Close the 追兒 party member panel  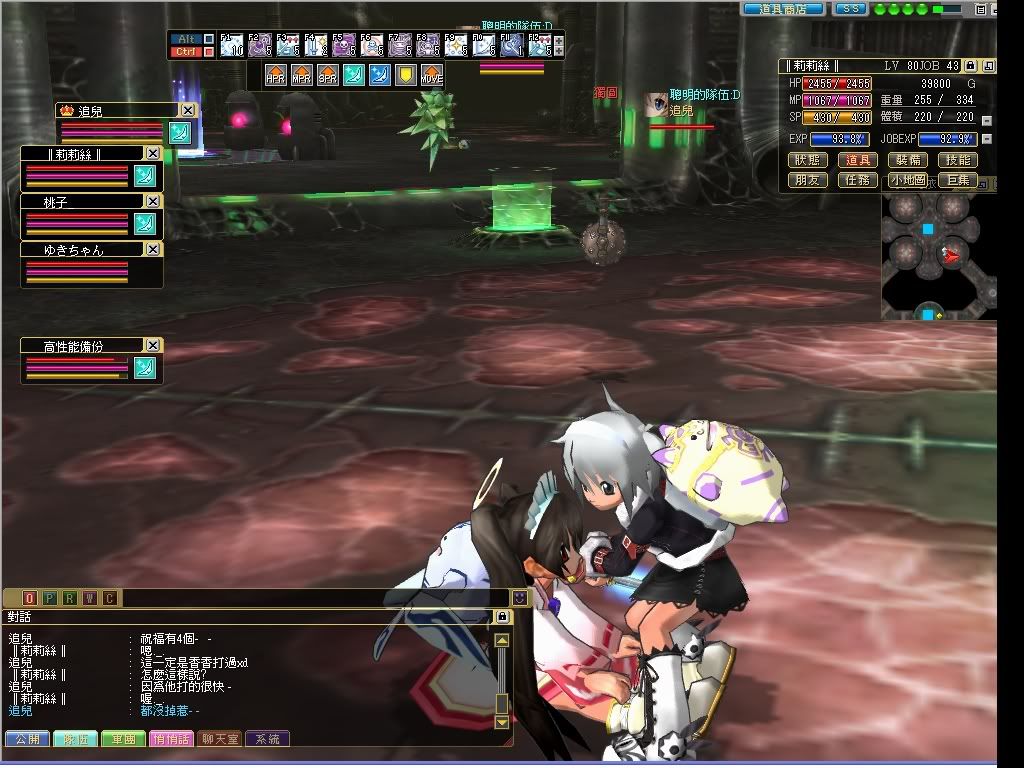tap(187, 111)
